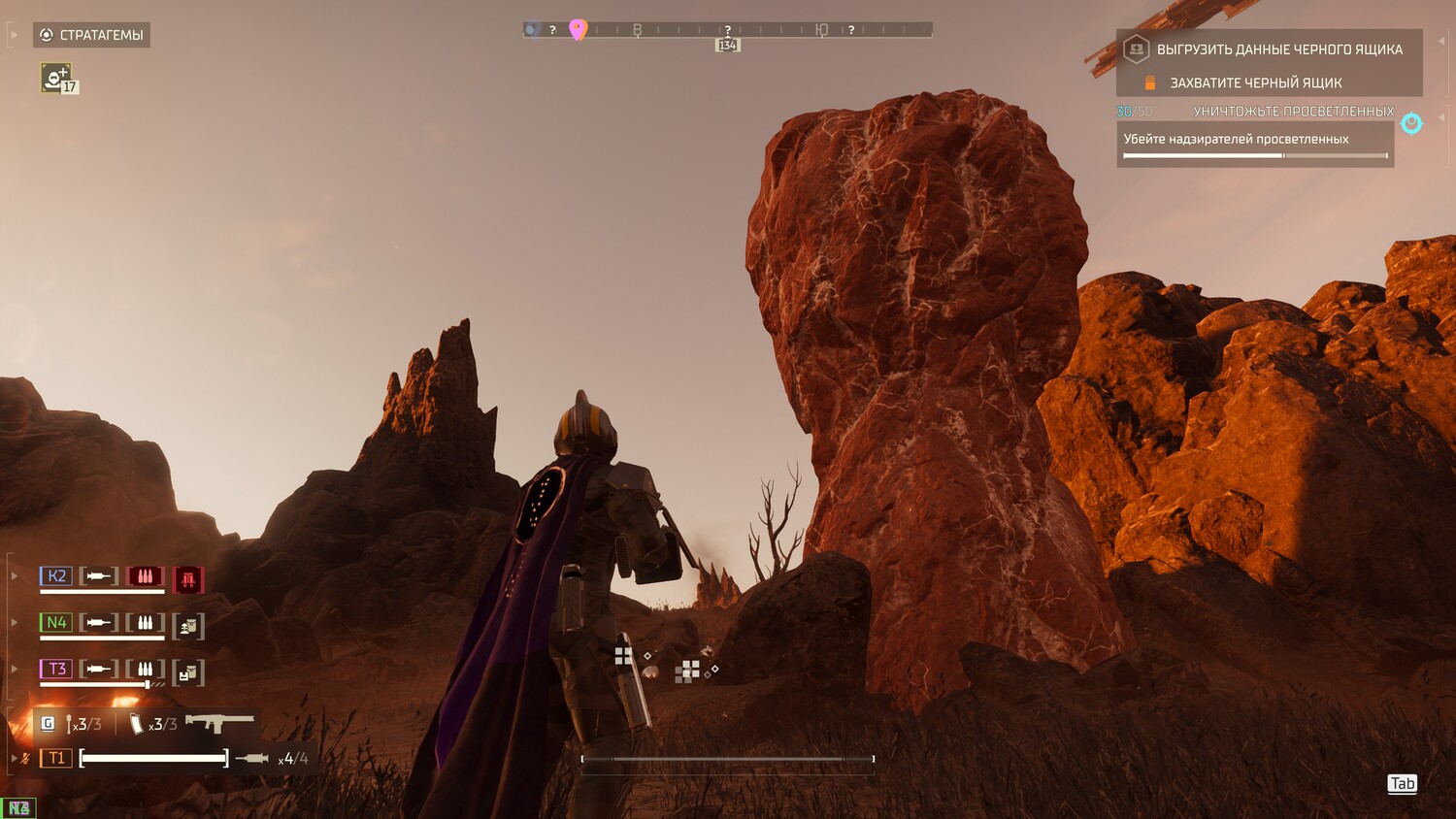Click K2's red backpack status icon
Screen dimensions: 1456x819
click(x=188, y=579)
